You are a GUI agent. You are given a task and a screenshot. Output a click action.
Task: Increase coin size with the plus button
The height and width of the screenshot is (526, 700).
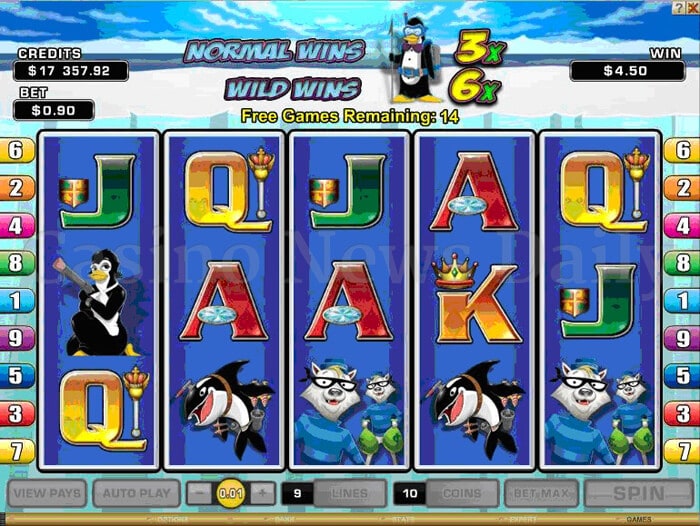pyautogui.click(x=261, y=493)
